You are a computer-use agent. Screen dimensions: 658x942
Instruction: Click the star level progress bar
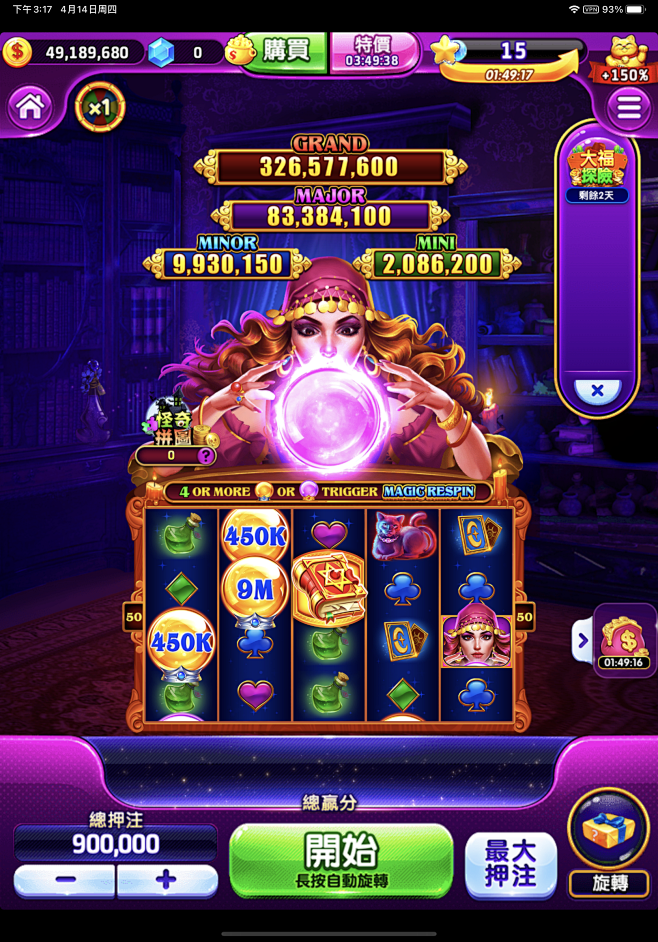click(510, 52)
